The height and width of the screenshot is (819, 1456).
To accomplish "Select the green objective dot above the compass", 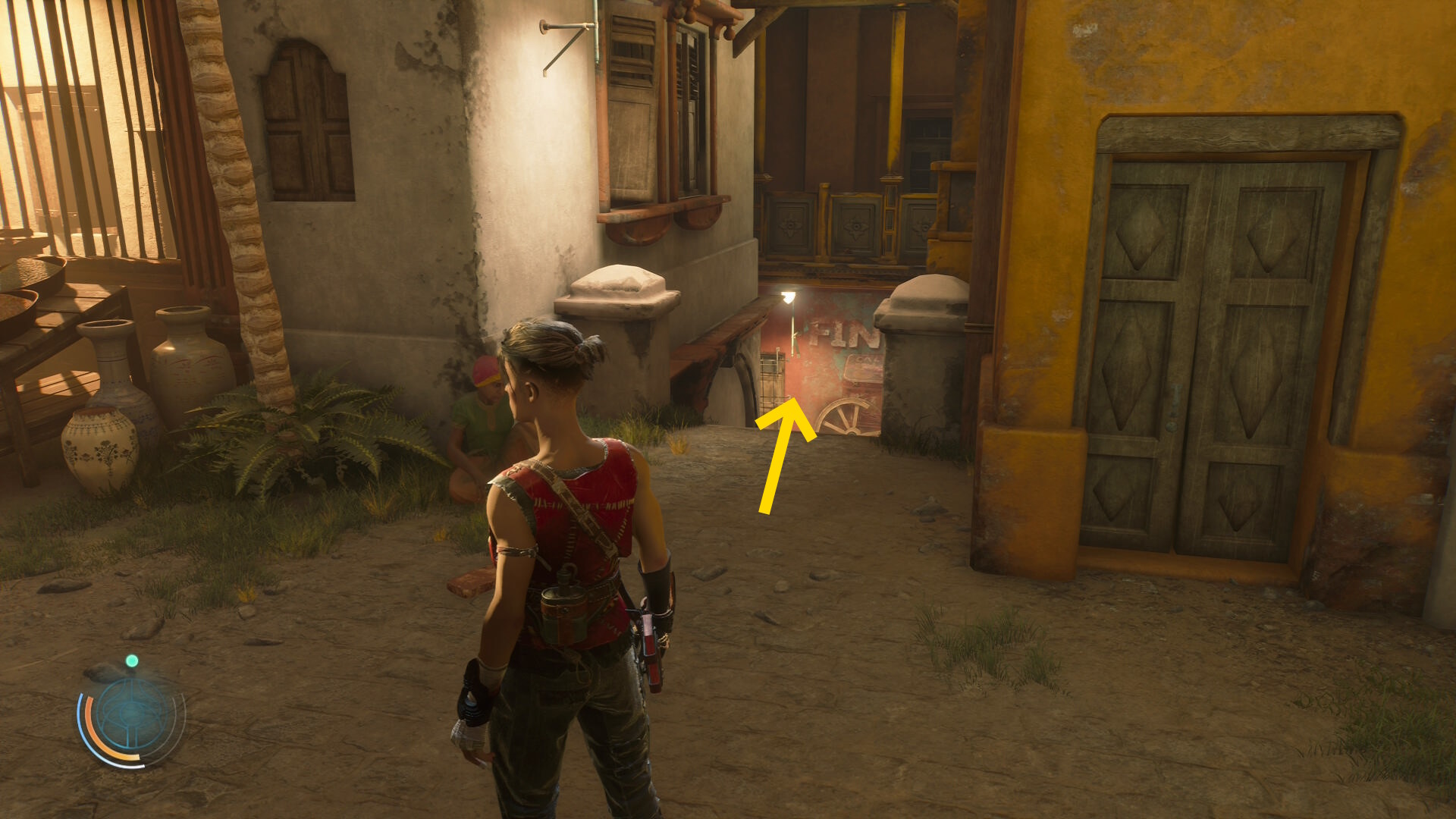I will pos(132,661).
